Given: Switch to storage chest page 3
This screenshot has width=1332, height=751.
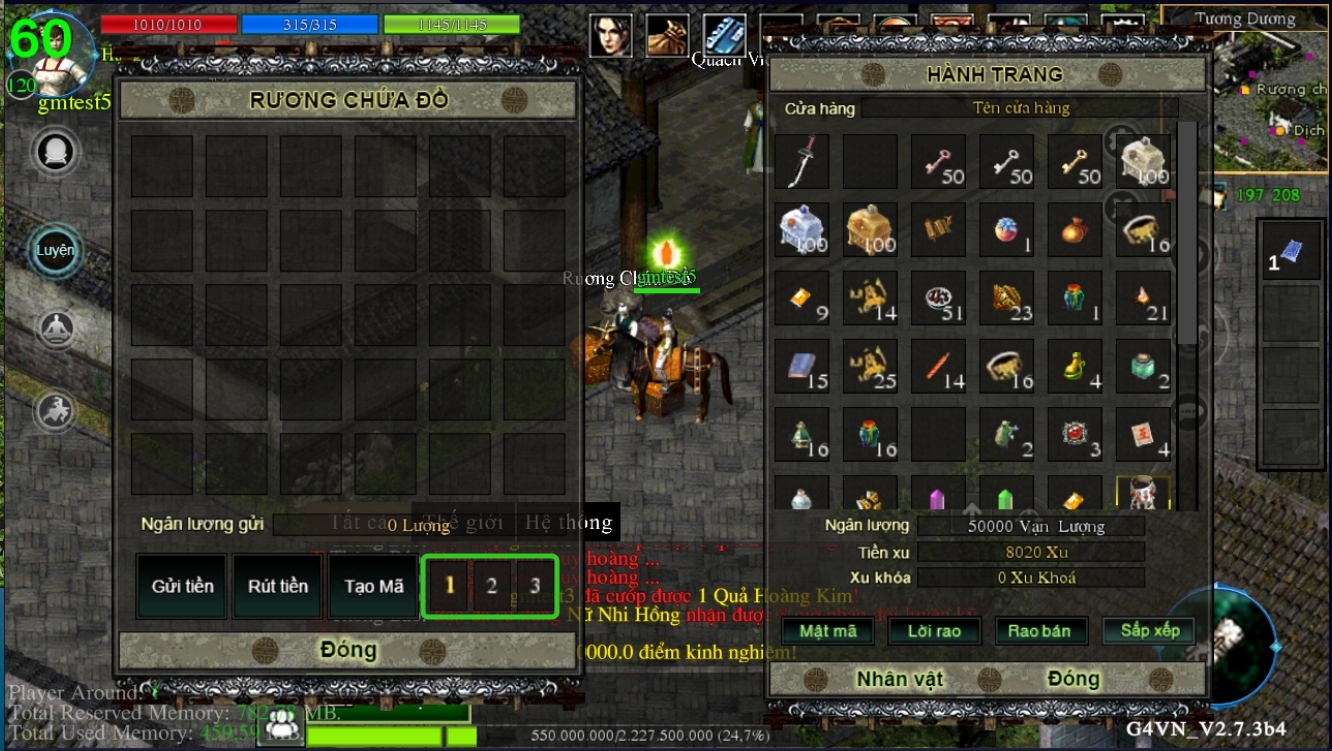Looking at the screenshot, I should point(535,586).
